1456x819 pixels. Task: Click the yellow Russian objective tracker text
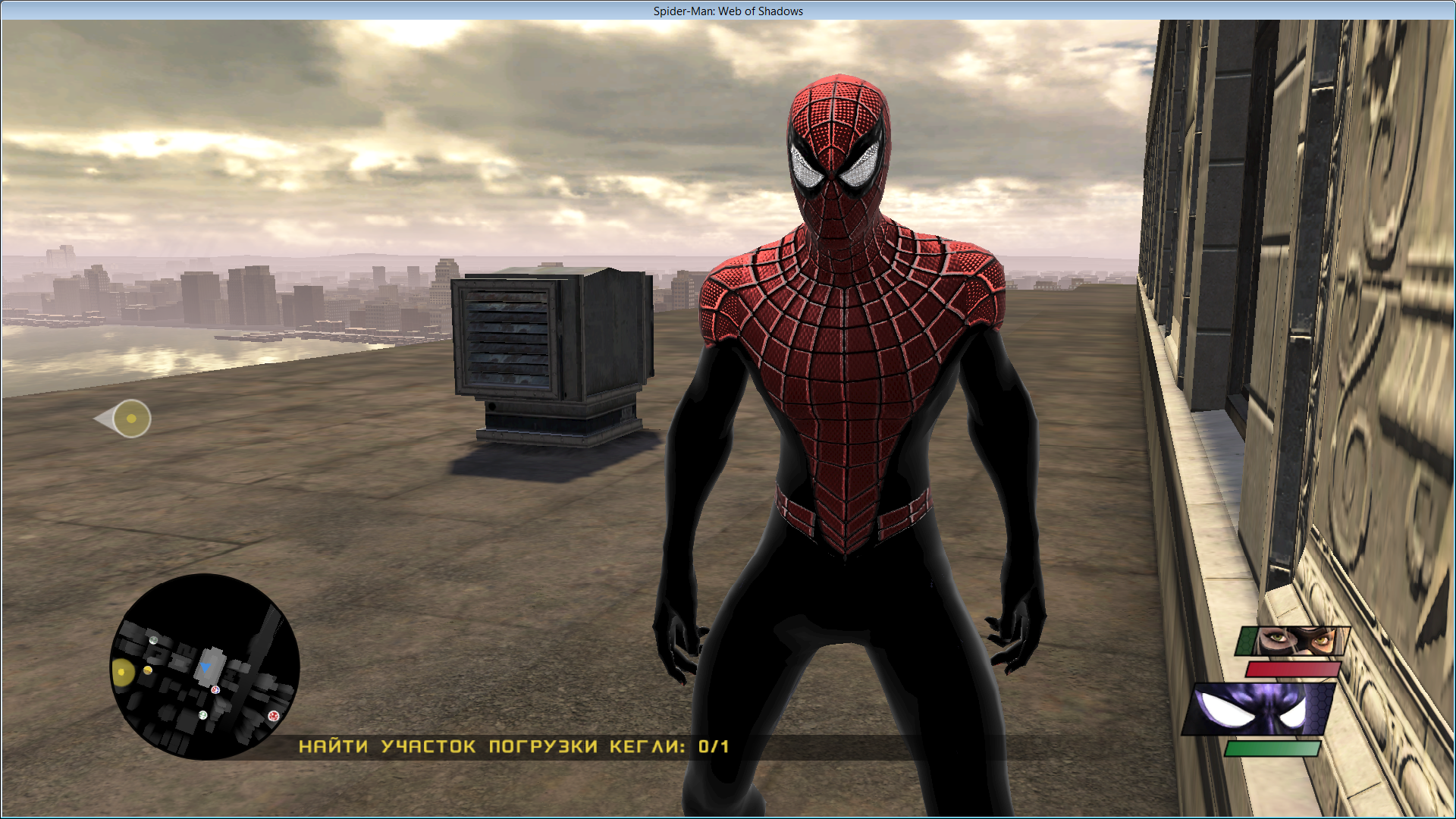pyautogui.click(x=513, y=747)
